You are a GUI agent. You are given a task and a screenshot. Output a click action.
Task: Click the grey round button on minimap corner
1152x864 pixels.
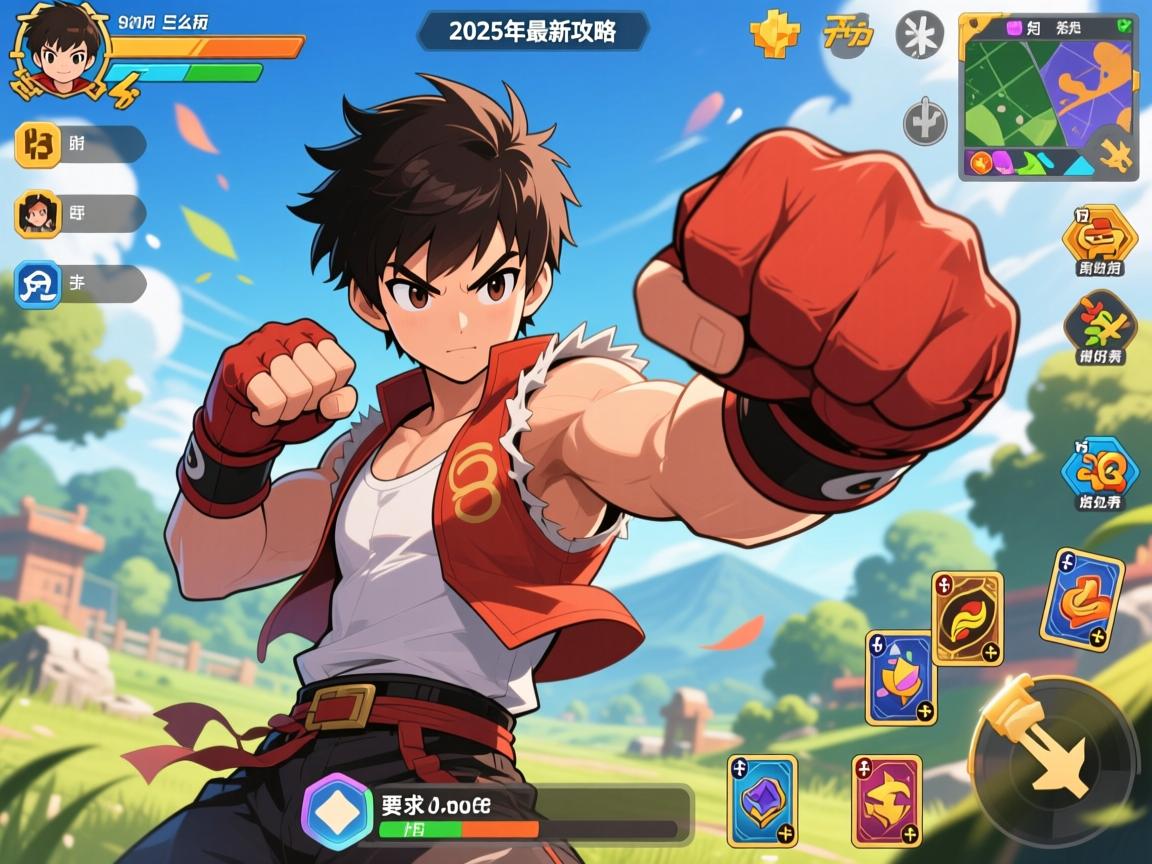pos(1114,153)
